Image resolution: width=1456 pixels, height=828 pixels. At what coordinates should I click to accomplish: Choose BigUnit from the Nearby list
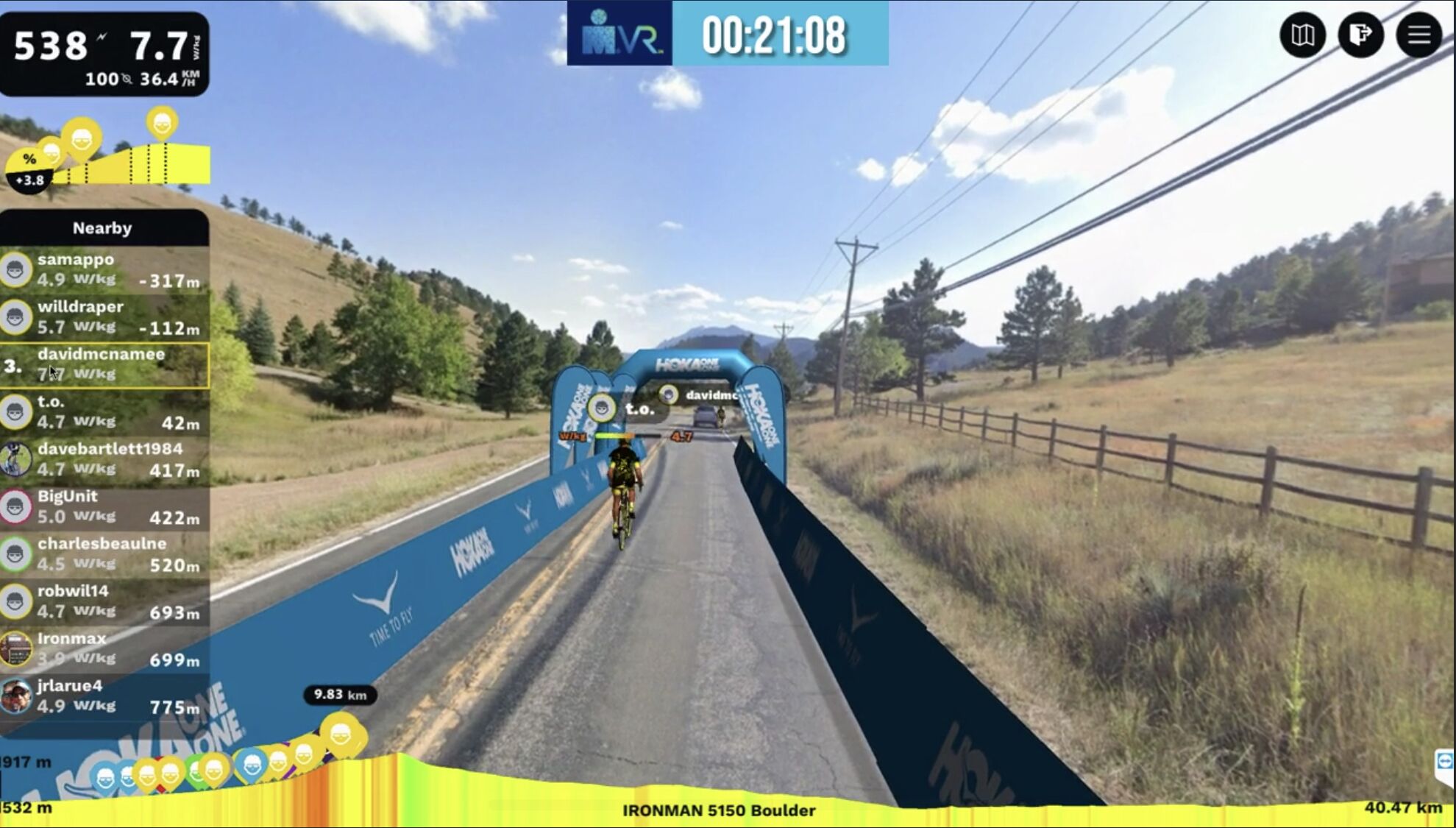[104, 507]
